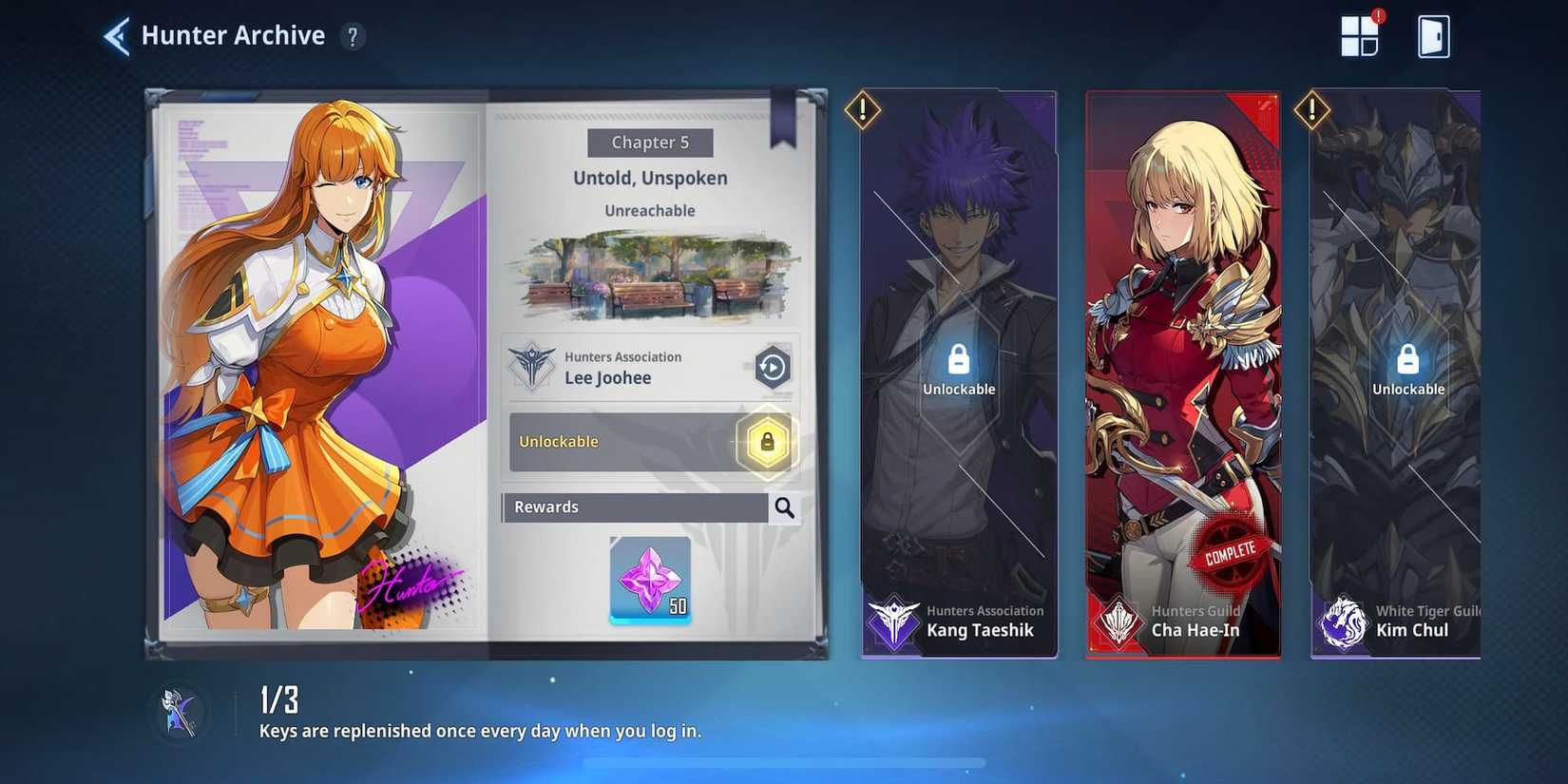Click the 50 gem reward thumbnail
Viewport: 1568px width, 784px height.
point(650,578)
